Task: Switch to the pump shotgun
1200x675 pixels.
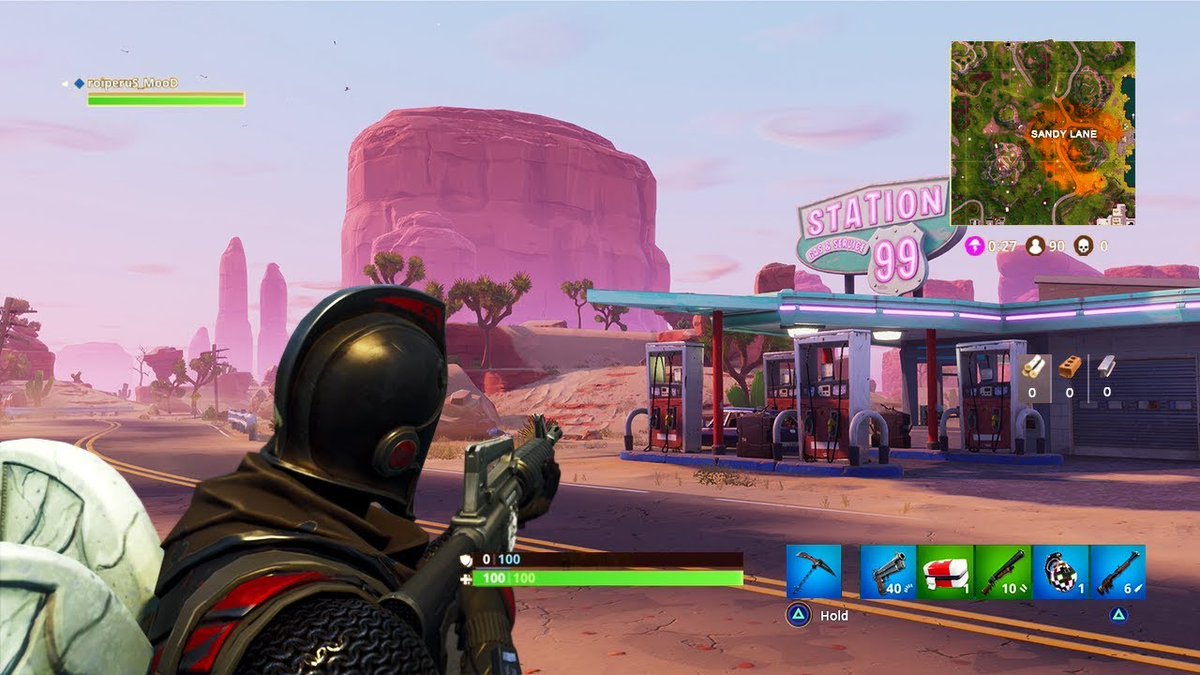Action: [x=1003, y=572]
